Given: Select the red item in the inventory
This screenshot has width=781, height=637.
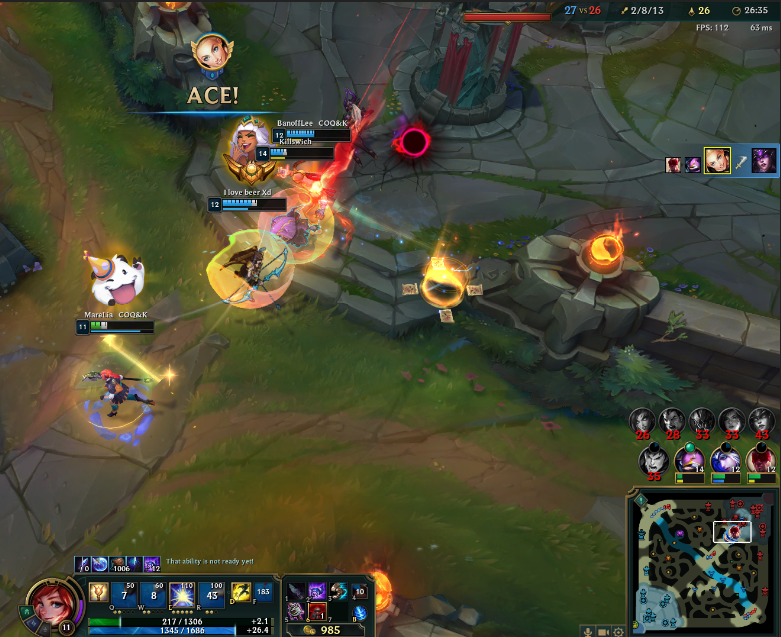Looking at the screenshot, I should 317,611.
